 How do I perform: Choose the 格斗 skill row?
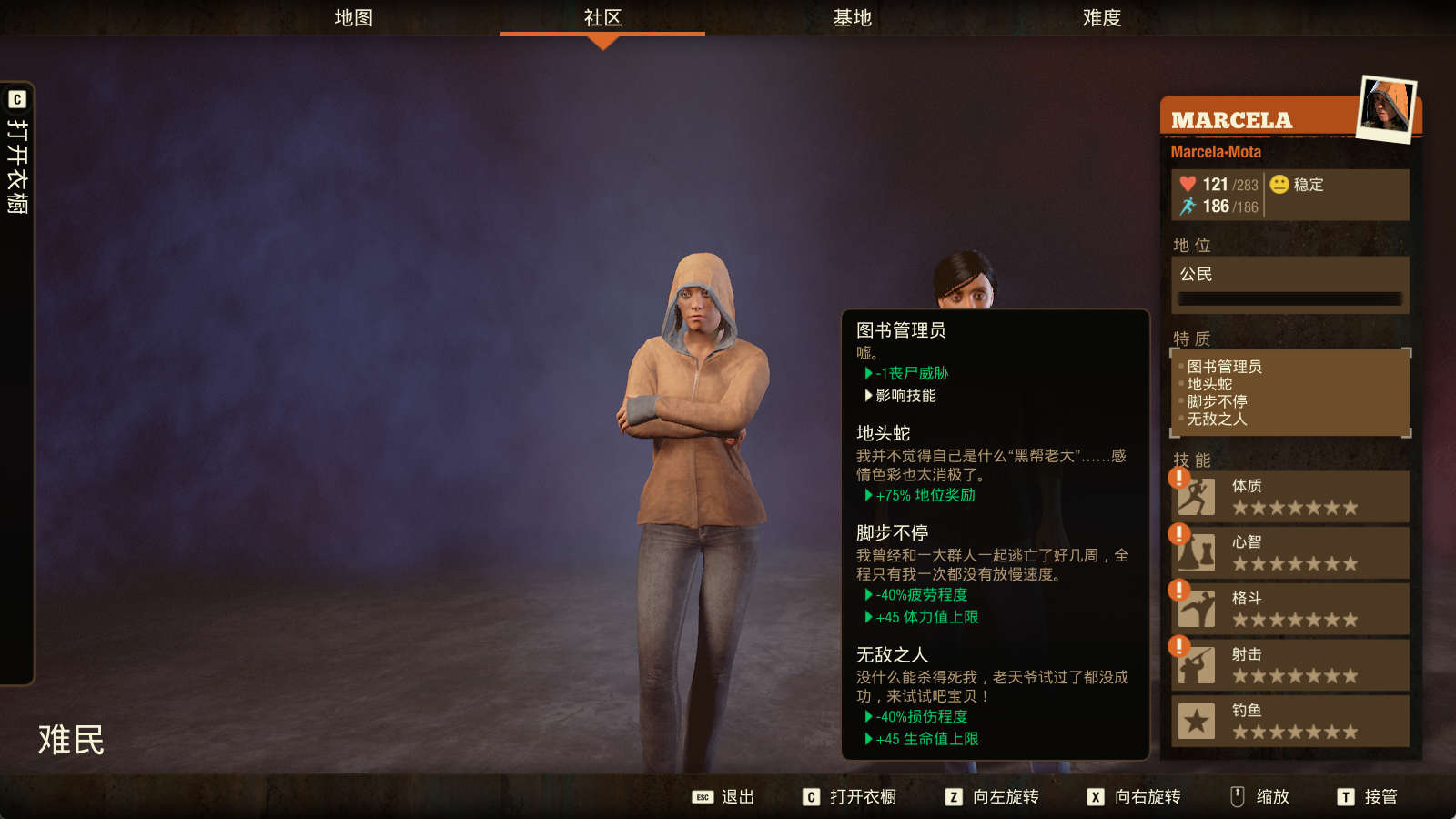(x=1289, y=609)
